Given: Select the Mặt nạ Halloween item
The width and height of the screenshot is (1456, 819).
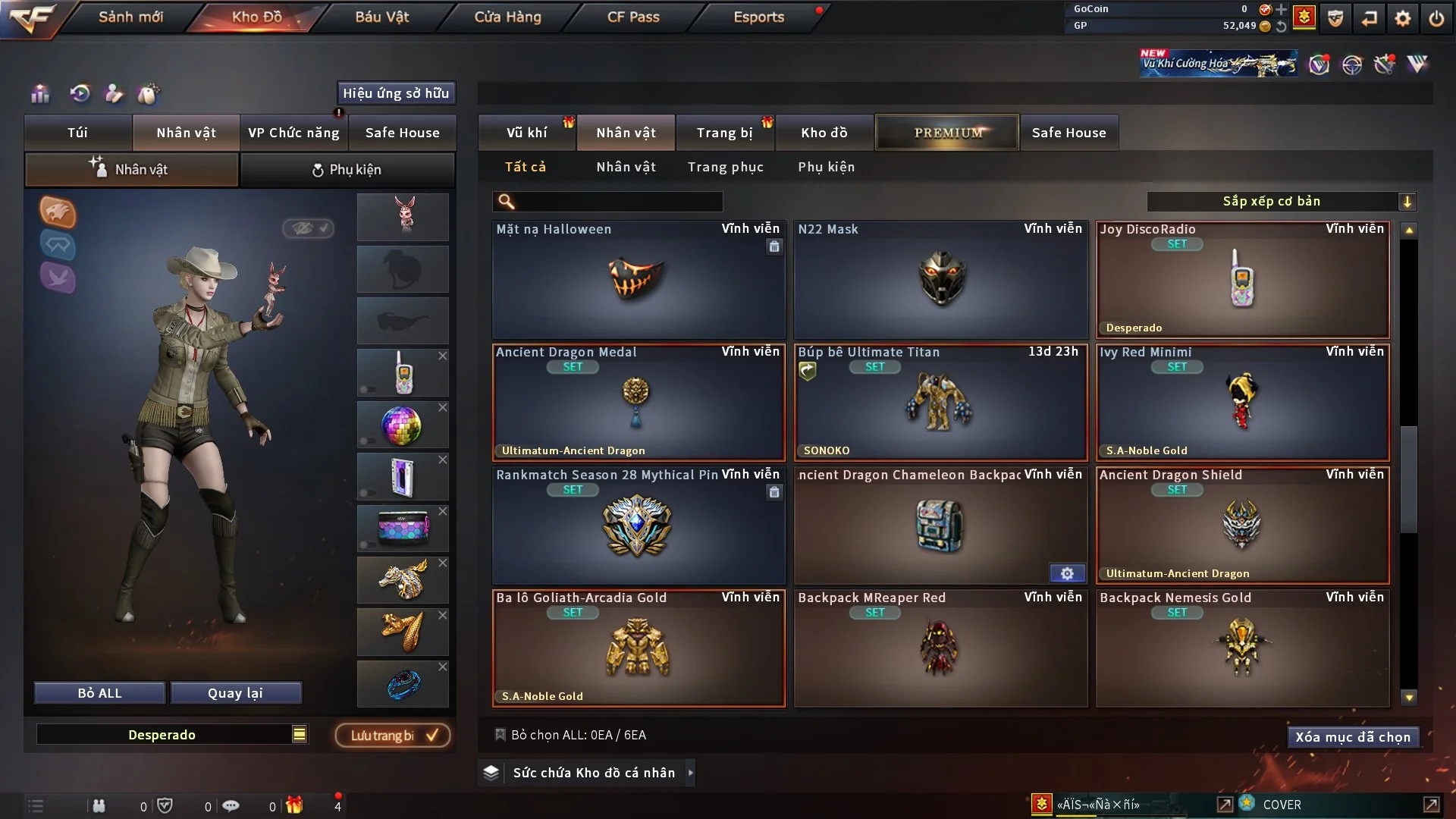Looking at the screenshot, I should 638,280.
